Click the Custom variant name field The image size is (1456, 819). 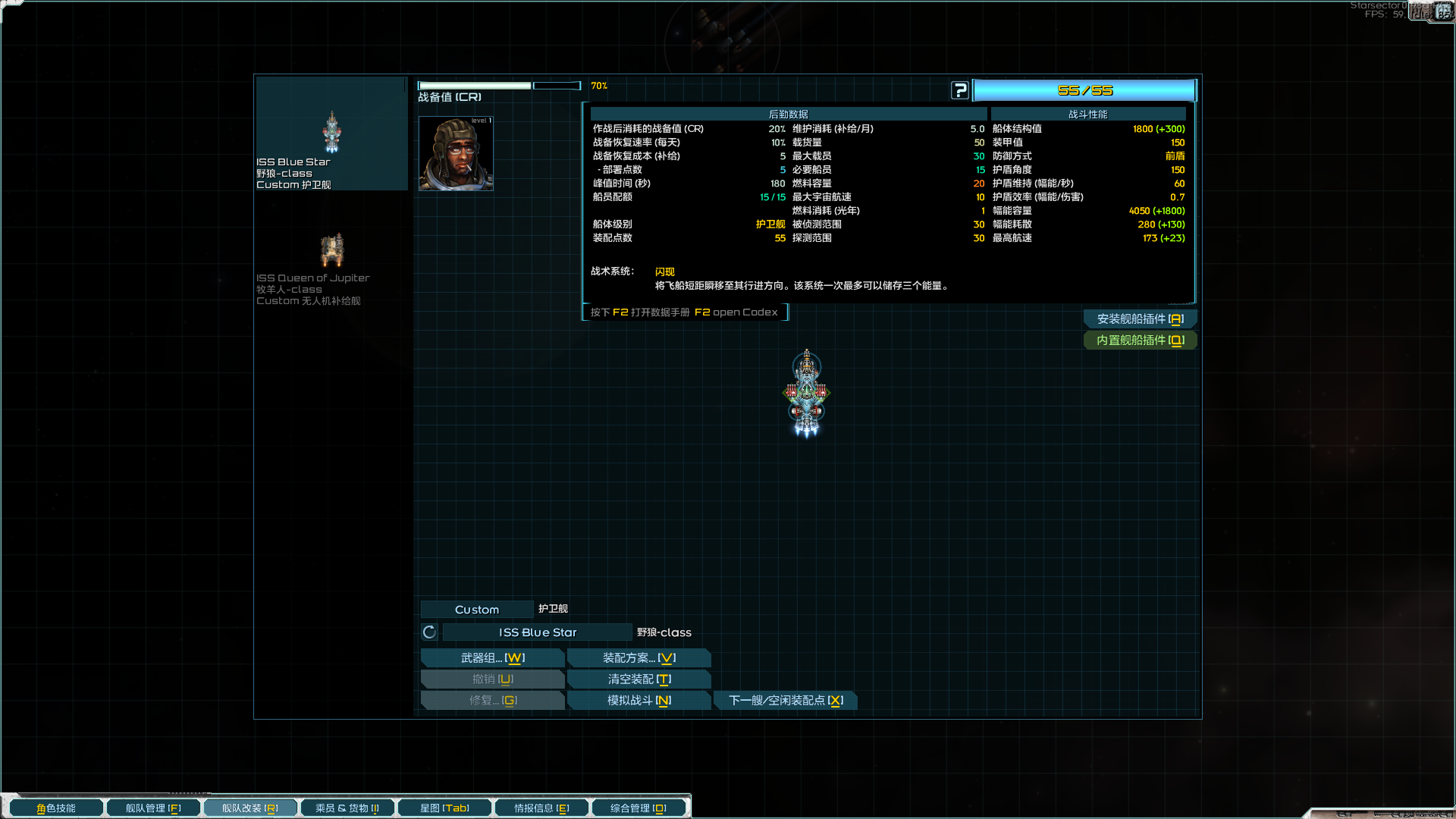(477, 610)
